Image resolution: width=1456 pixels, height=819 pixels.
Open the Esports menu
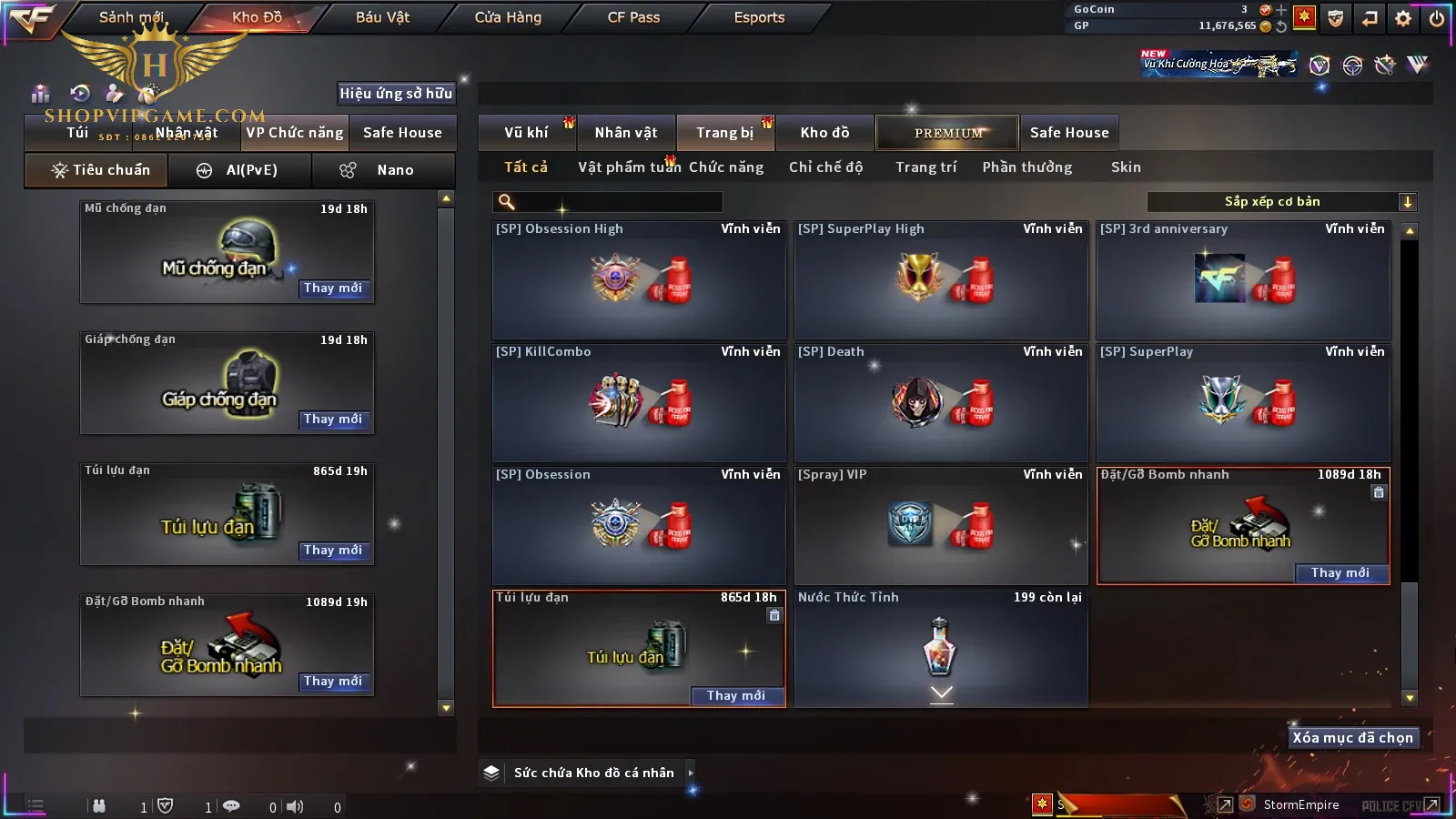click(x=759, y=17)
